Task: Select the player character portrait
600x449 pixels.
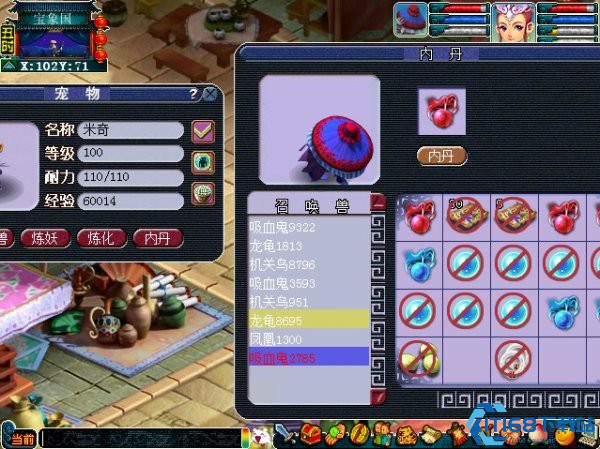Action: (510, 21)
